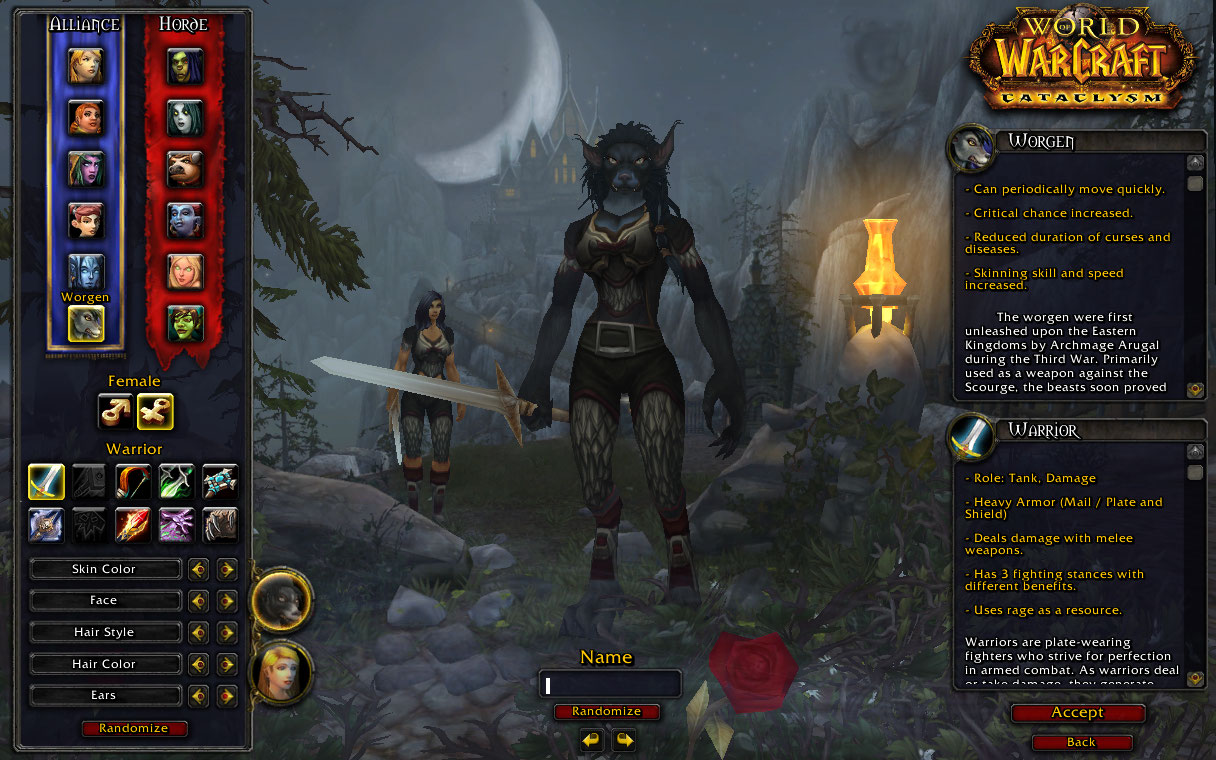The image size is (1216, 760).
Task: Randomize the character's appearance
Action: [134, 728]
